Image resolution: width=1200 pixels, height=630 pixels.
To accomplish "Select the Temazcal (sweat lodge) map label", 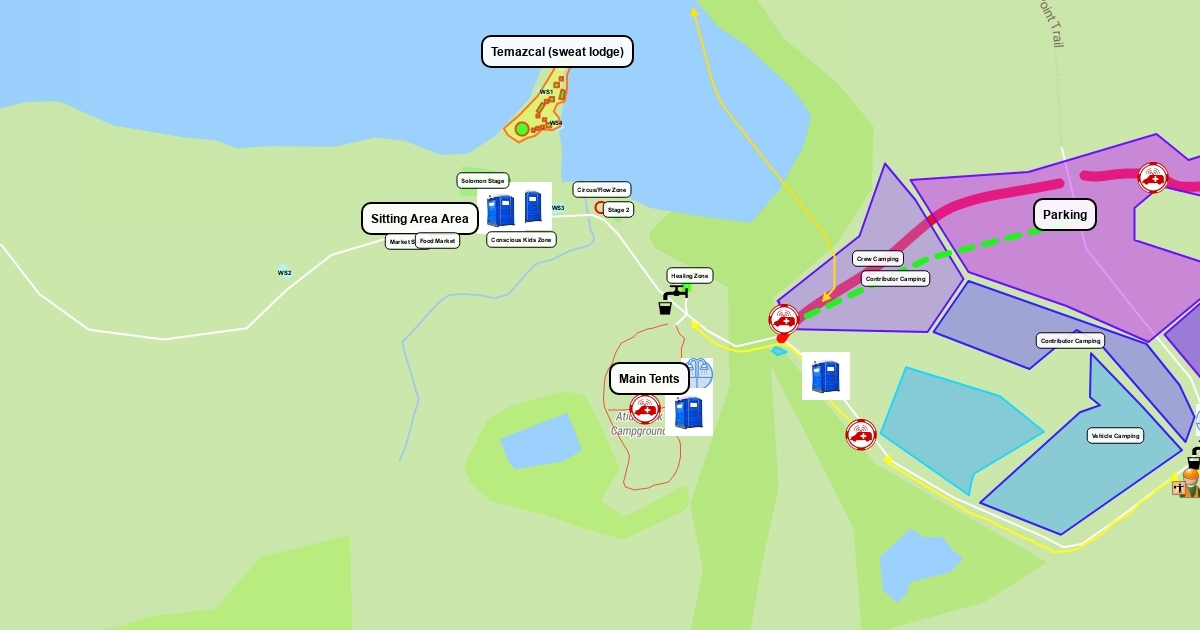I will point(557,52).
